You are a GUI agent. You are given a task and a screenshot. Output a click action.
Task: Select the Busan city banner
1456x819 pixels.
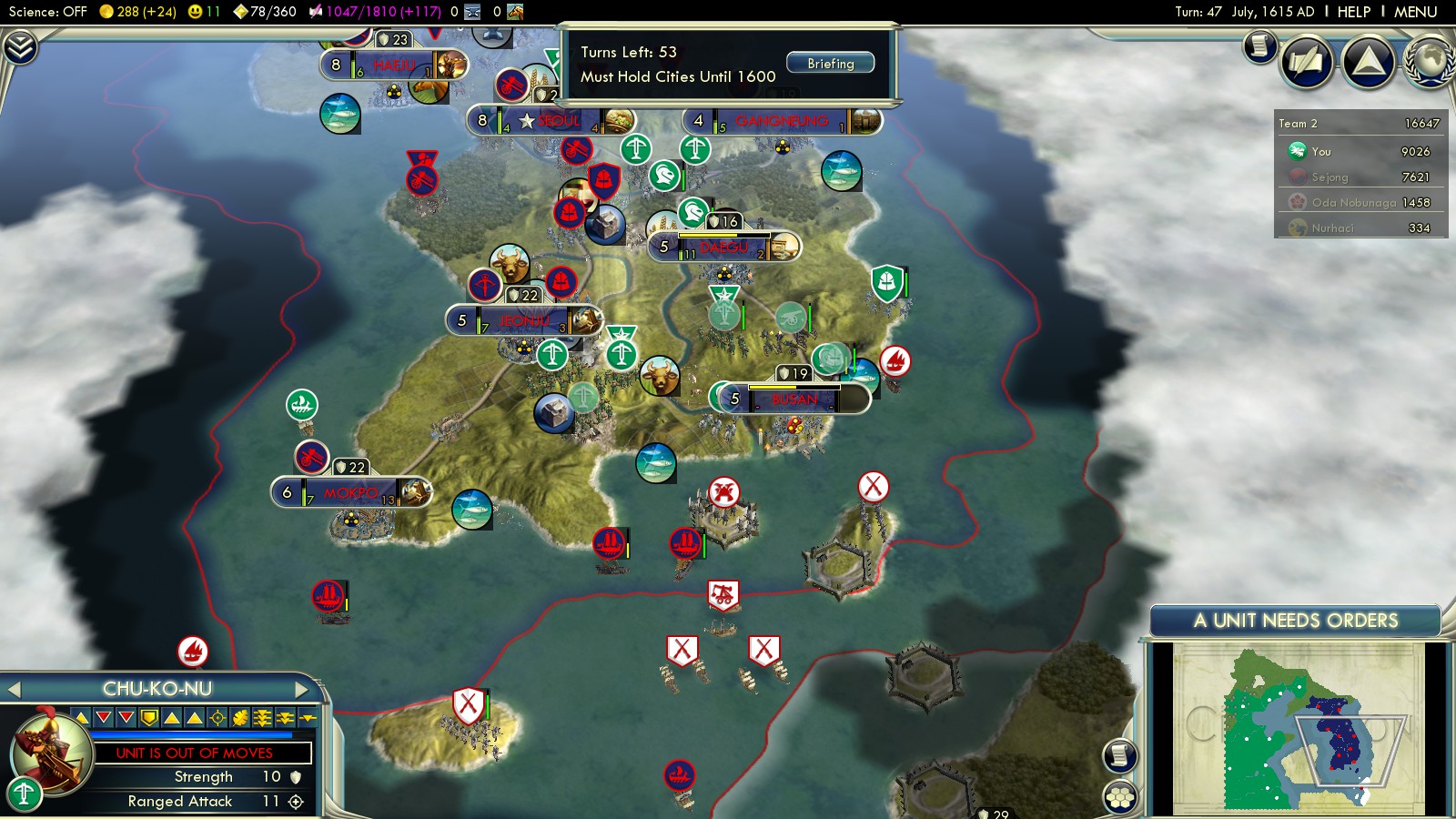pos(793,399)
